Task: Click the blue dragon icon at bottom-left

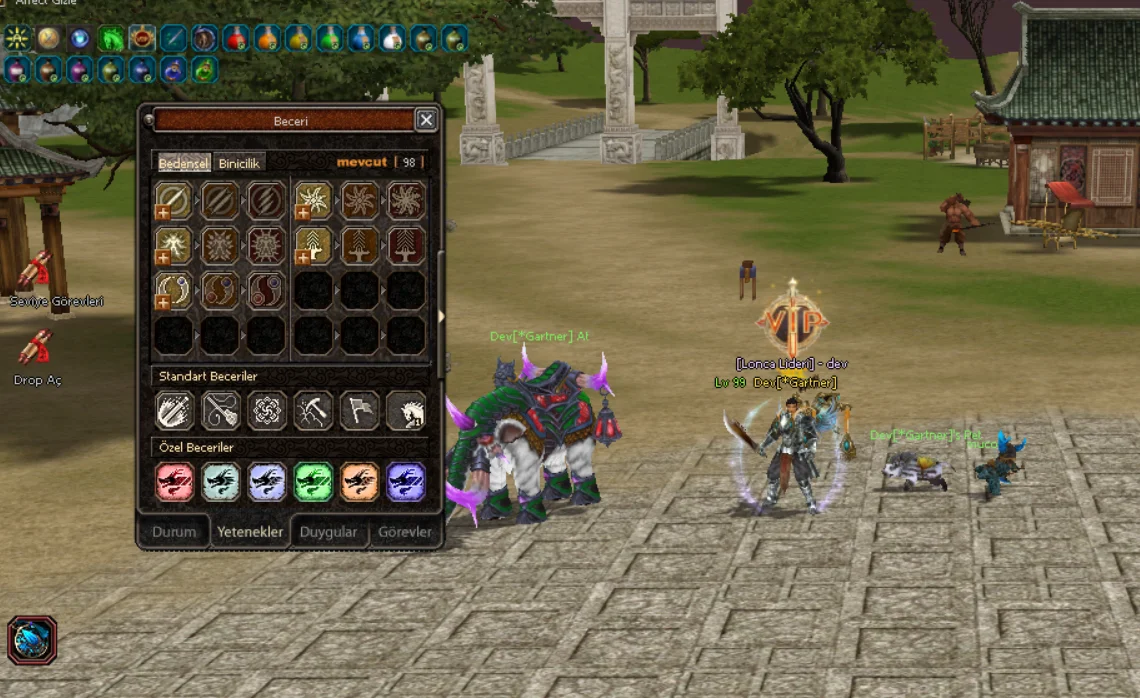Action: 32,640
